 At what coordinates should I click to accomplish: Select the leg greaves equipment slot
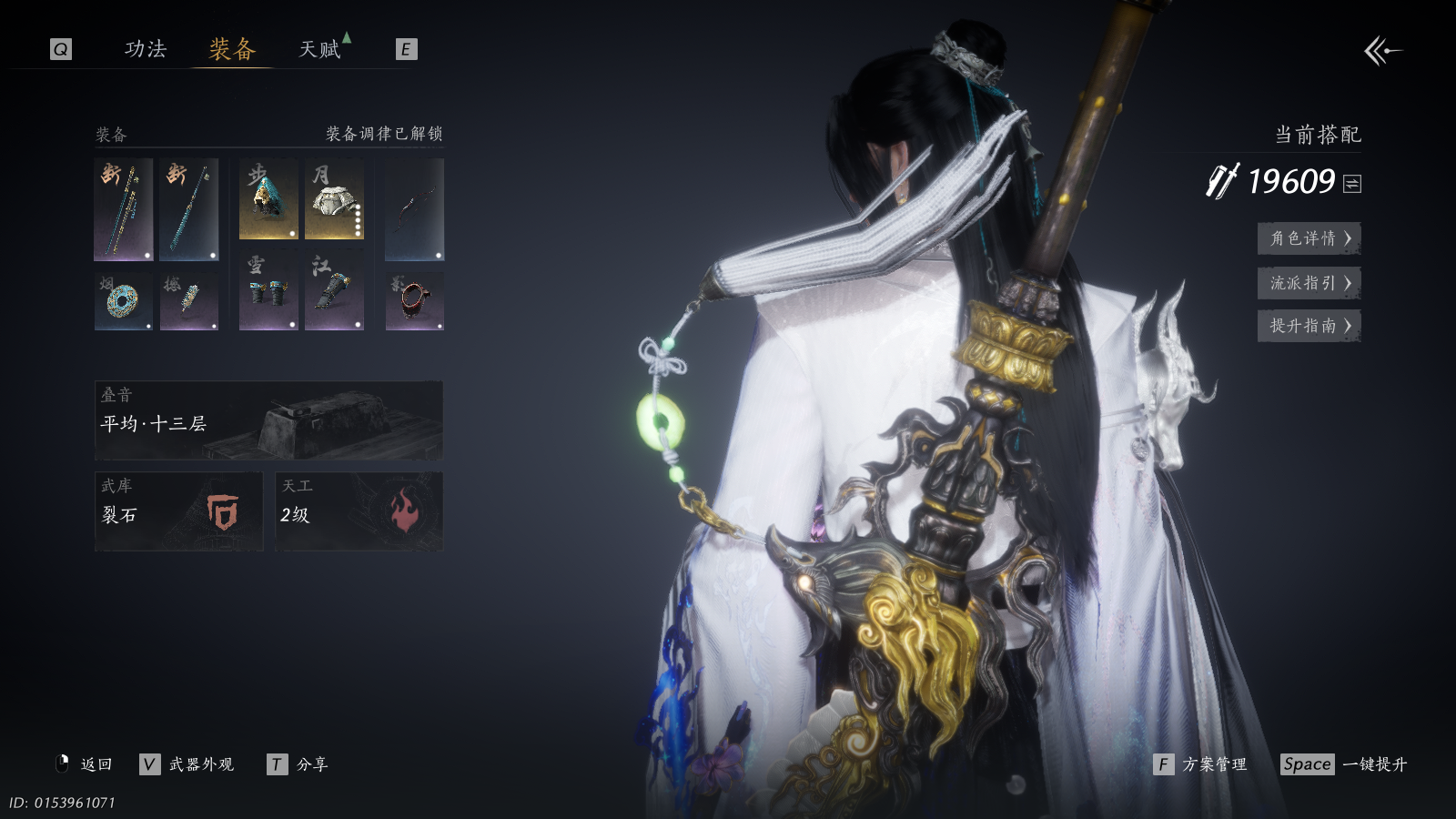click(334, 291)
